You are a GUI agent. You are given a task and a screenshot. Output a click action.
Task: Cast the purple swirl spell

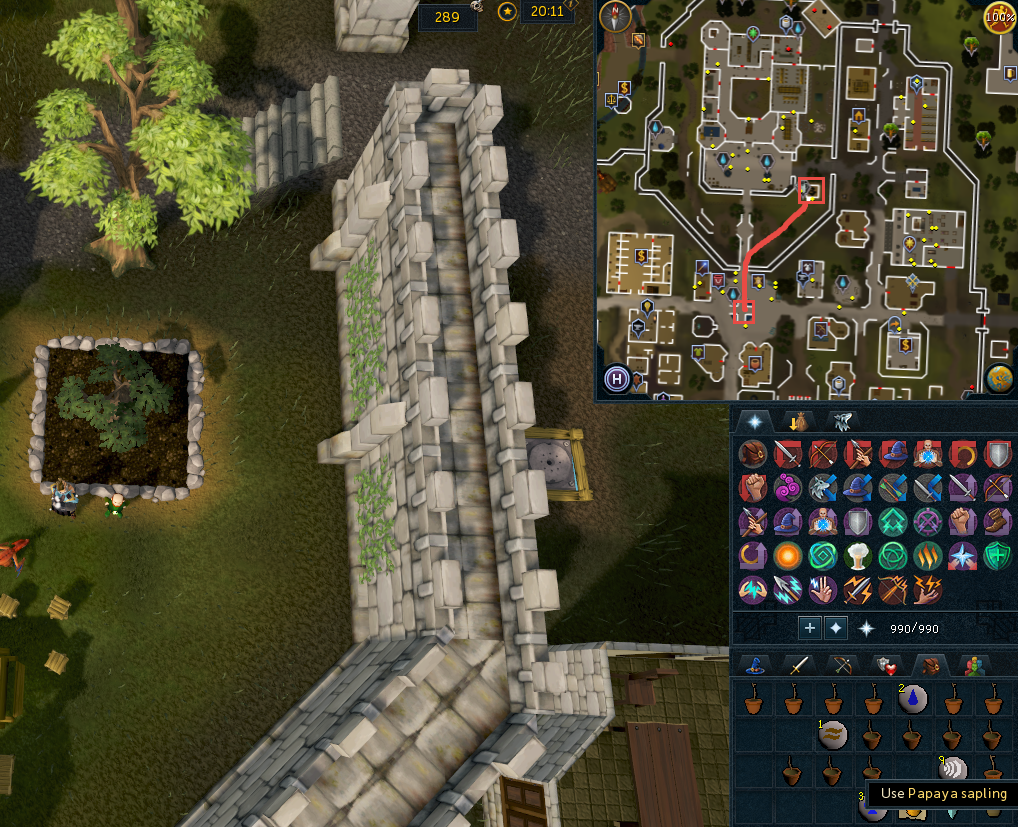tap(788, 489)
